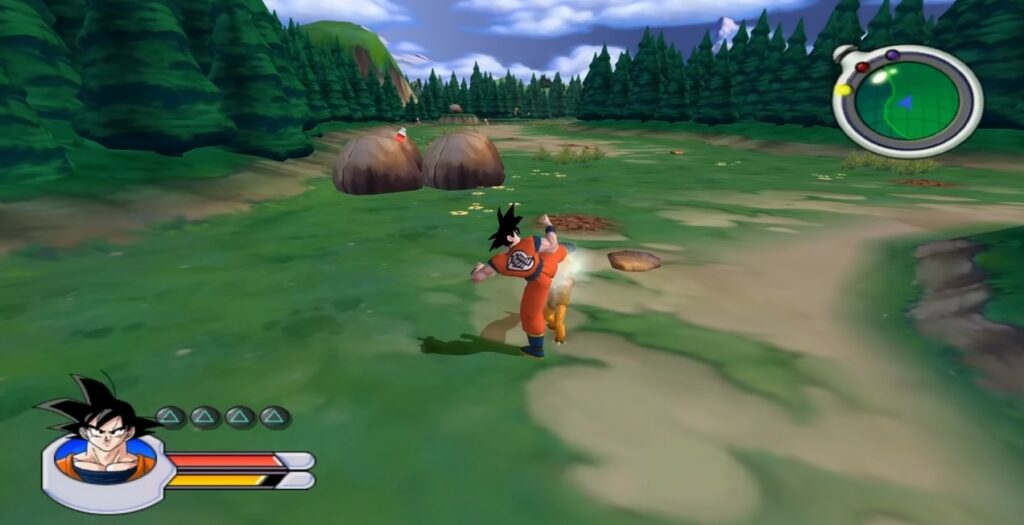Open the Dragon Radar minimap

coord(907,101)
